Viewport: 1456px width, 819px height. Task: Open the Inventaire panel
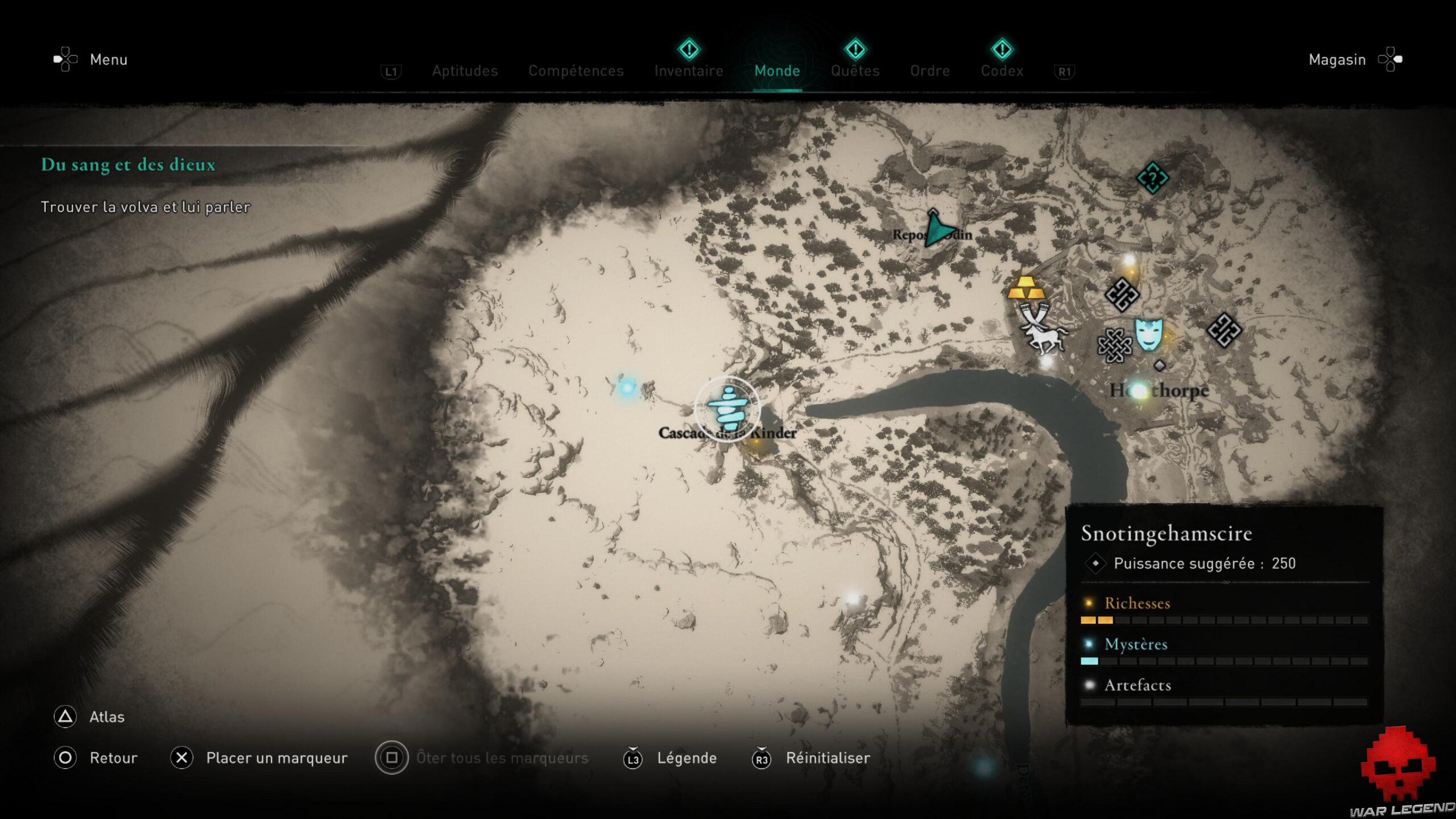coord(688,71)
